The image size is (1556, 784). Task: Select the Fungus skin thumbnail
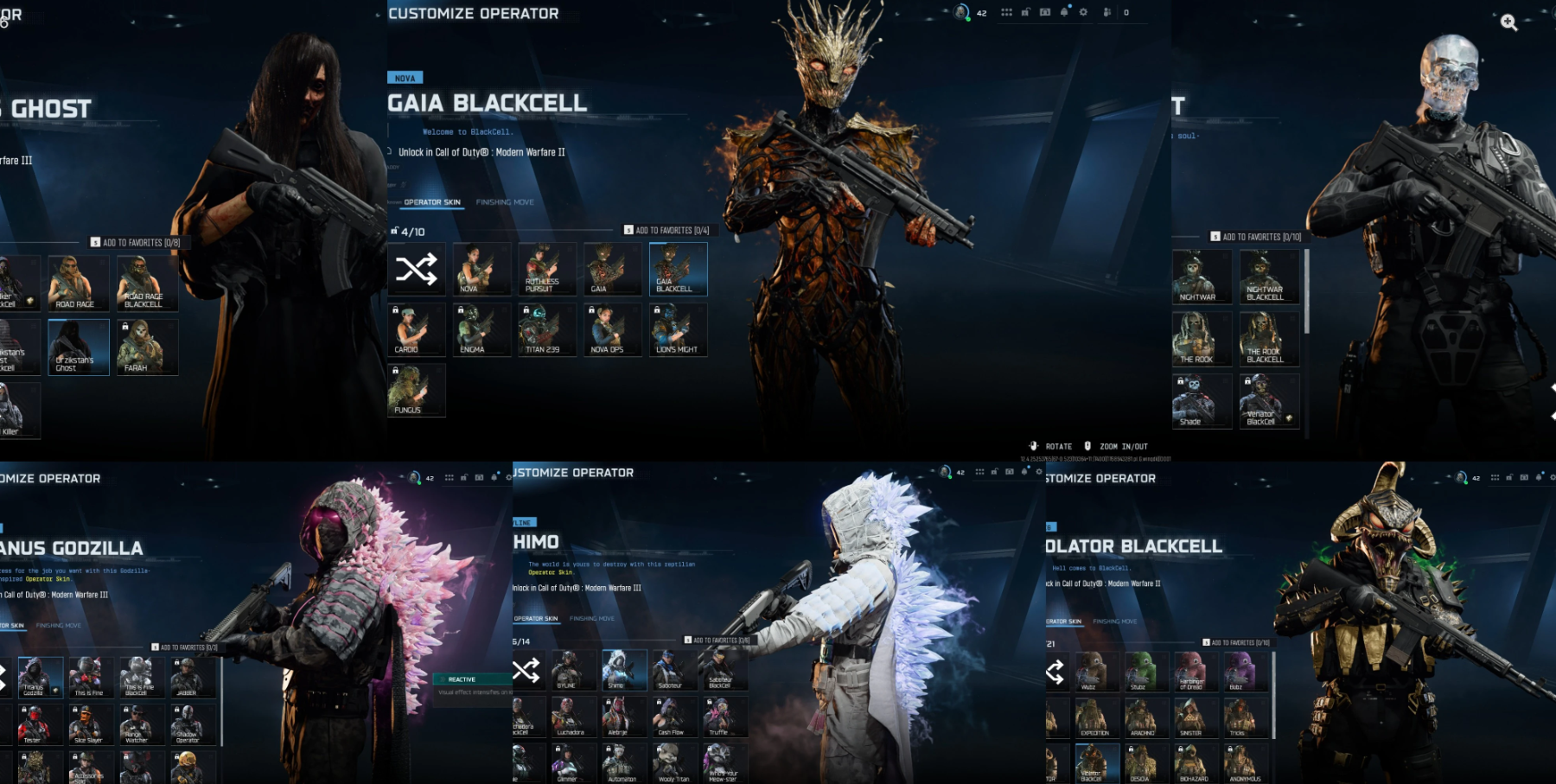pos(417,389)
